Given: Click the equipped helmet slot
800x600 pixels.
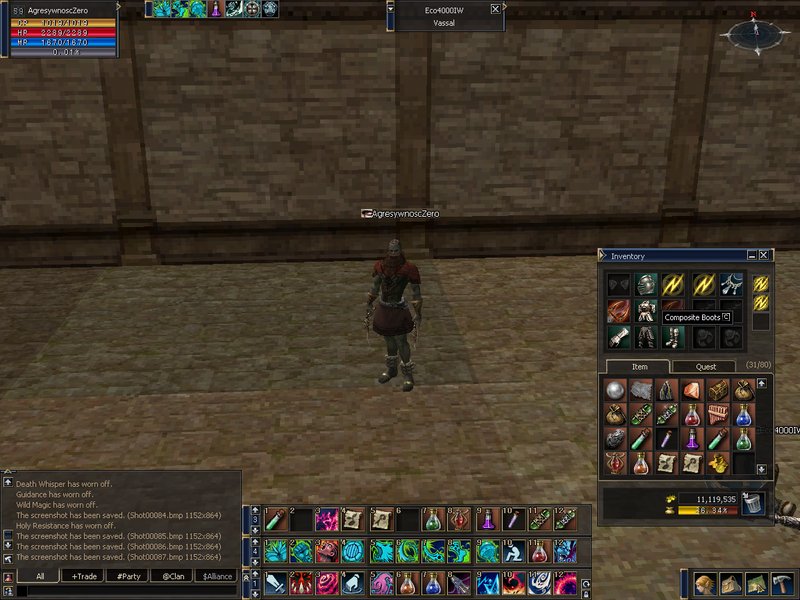Looking at the screenshot, I should point(646,285).
